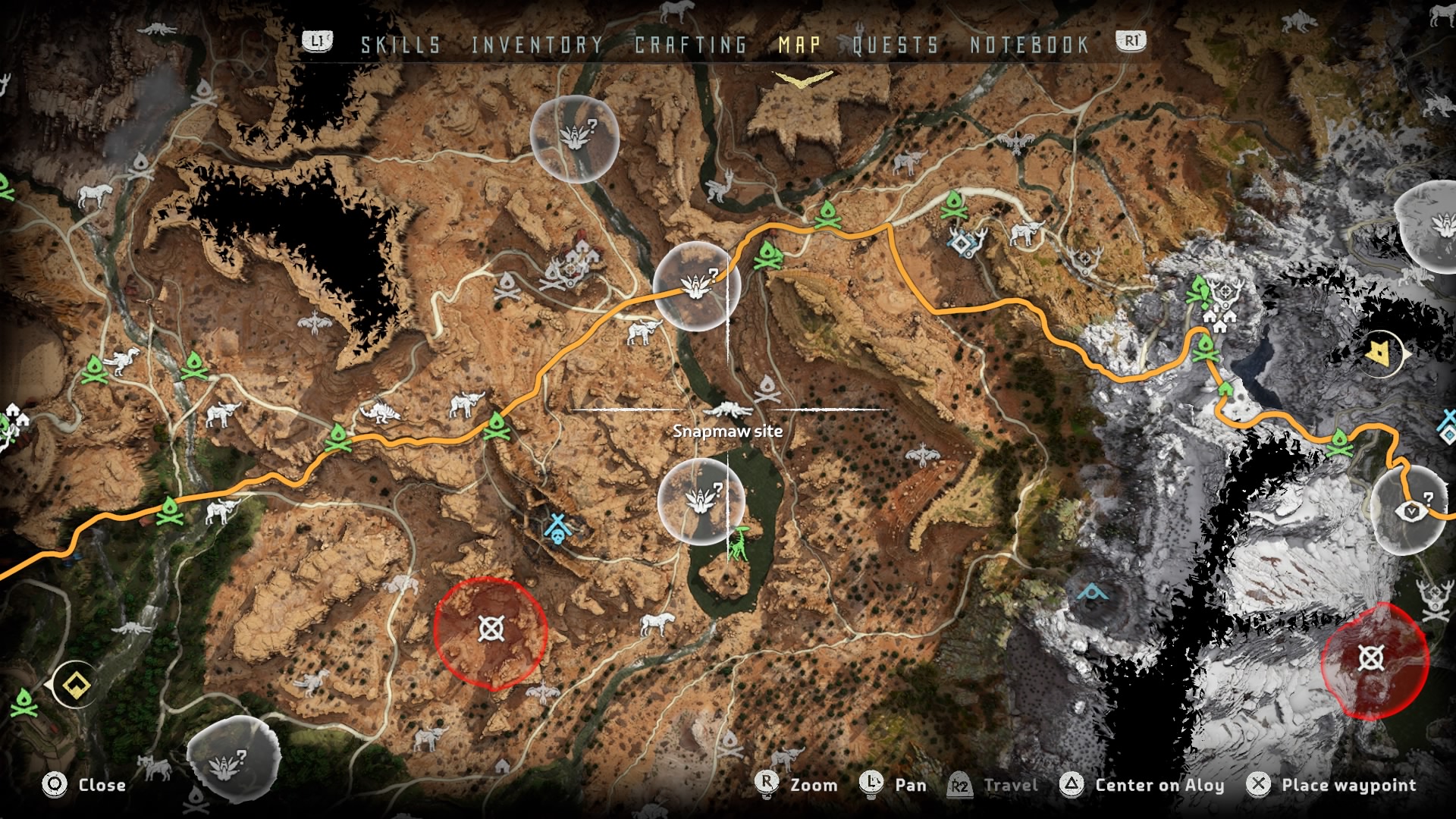The height and width of the screenshot is (819, 1456).
Task: Select the highlighted Map tab
Action: [799, 45]
